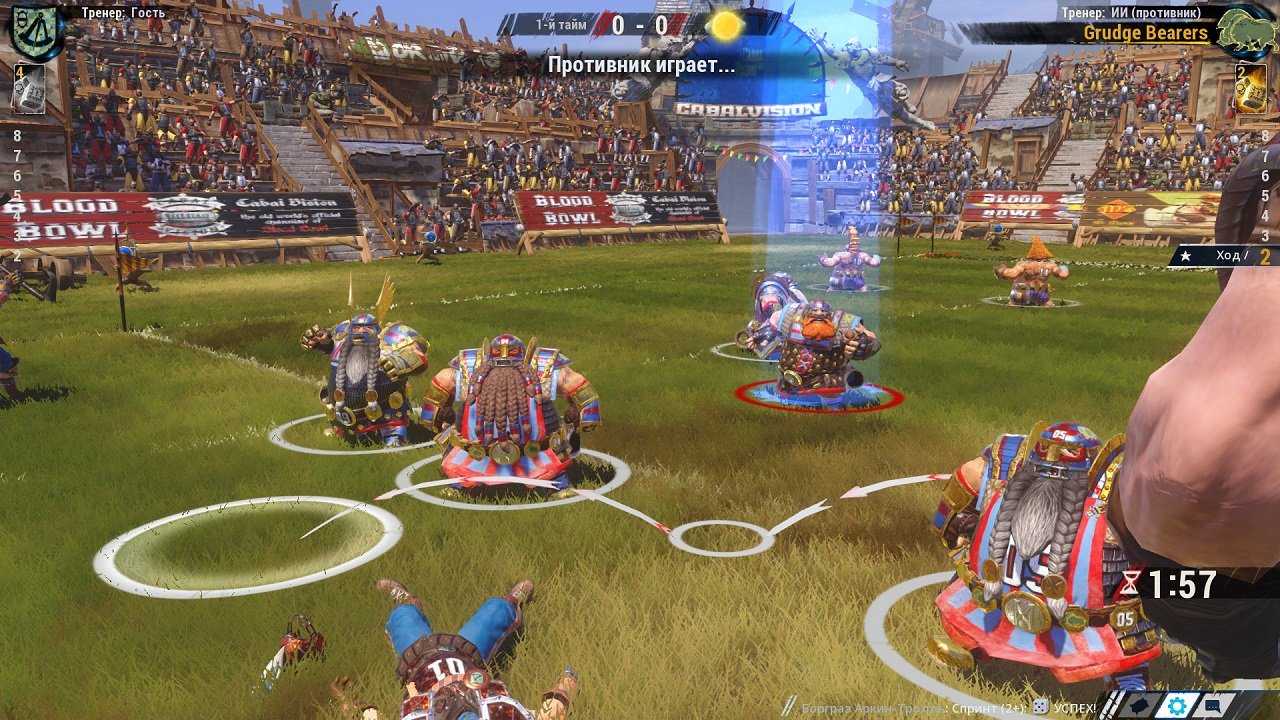Viewport: 1280px width, 720px height.
Task: Open the chat speech-bubble icon
Action: 1212,706
